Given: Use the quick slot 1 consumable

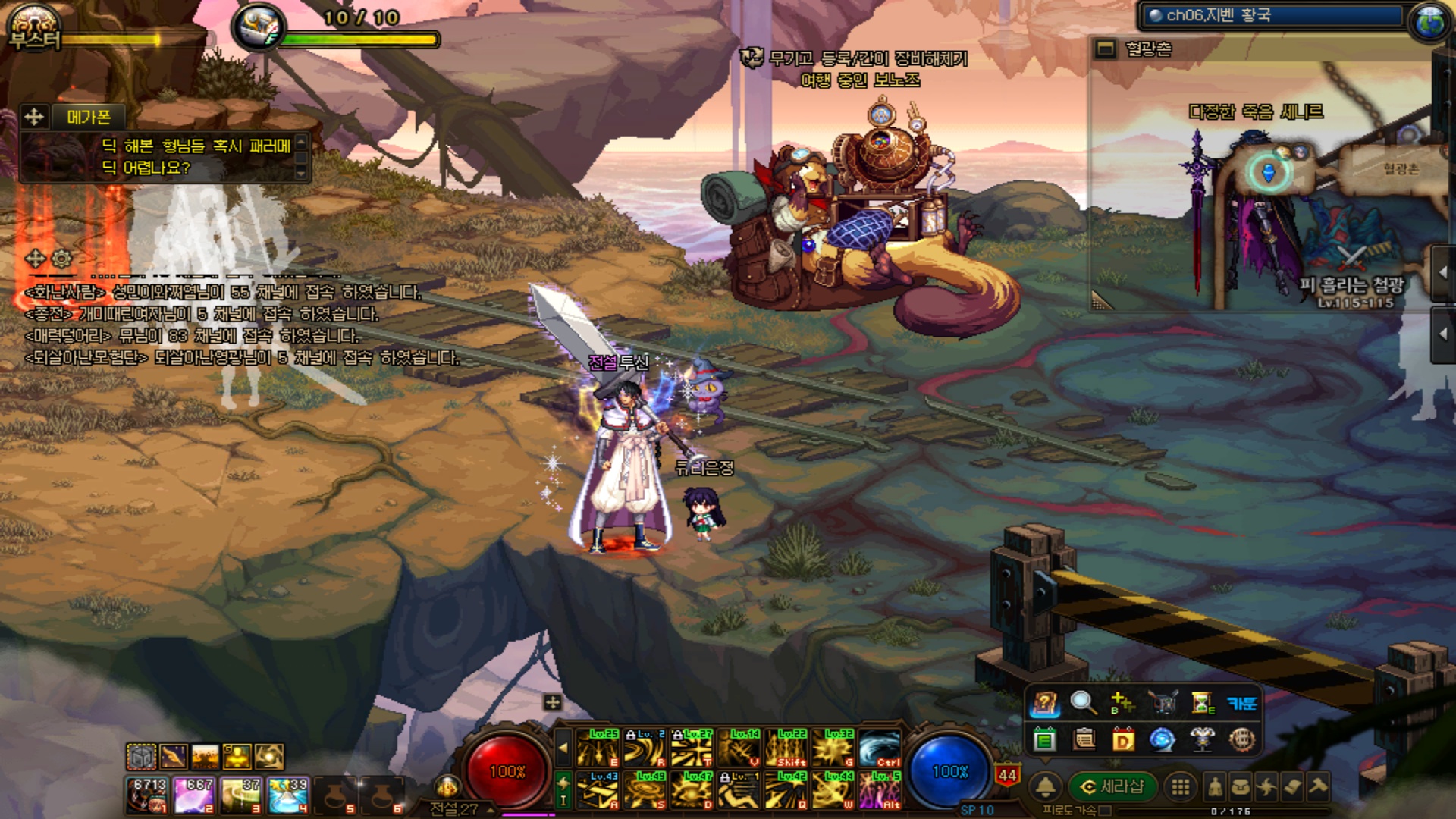Looking at the screenshot, I should pyautogui.click(x=147, y=795).
